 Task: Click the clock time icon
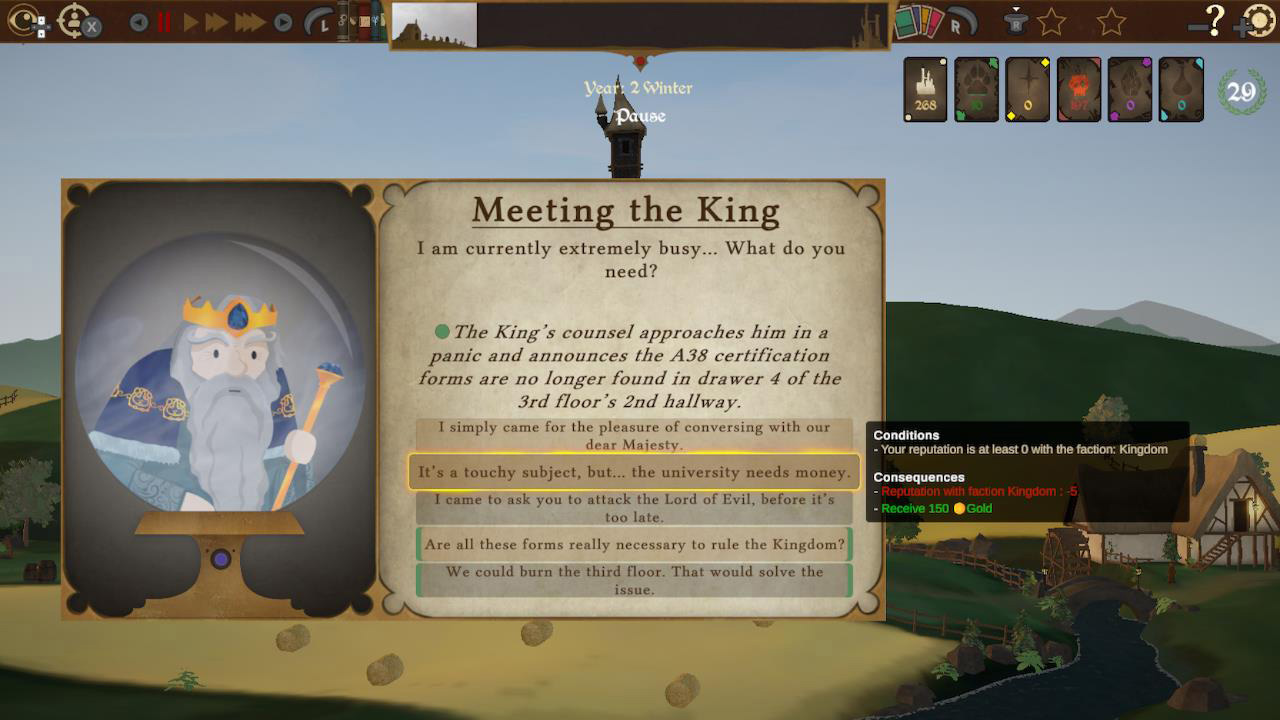pos(318,20)
